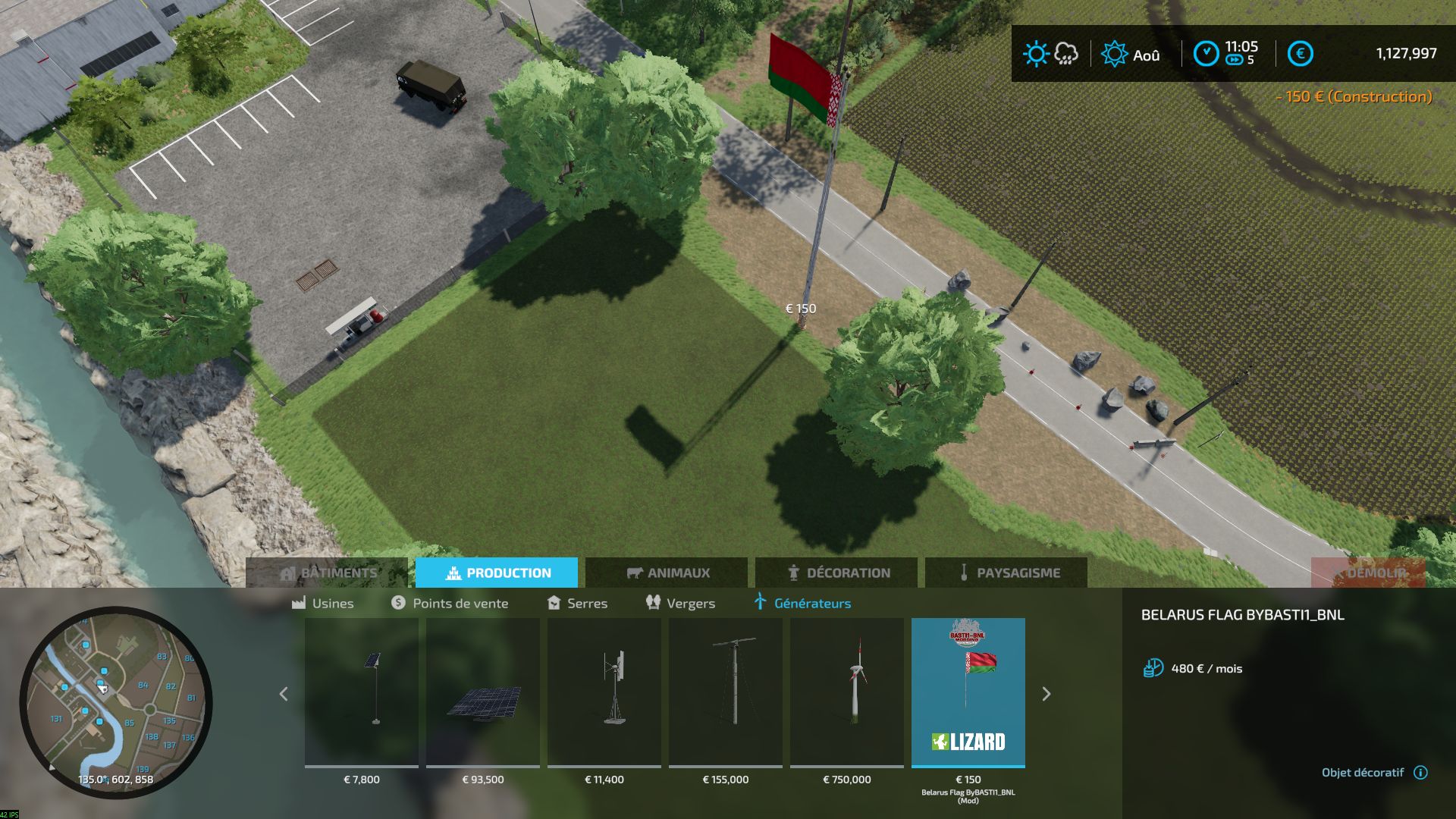Show the Générateurs subcategory
1456x819 pixels.
pos(802,604)
